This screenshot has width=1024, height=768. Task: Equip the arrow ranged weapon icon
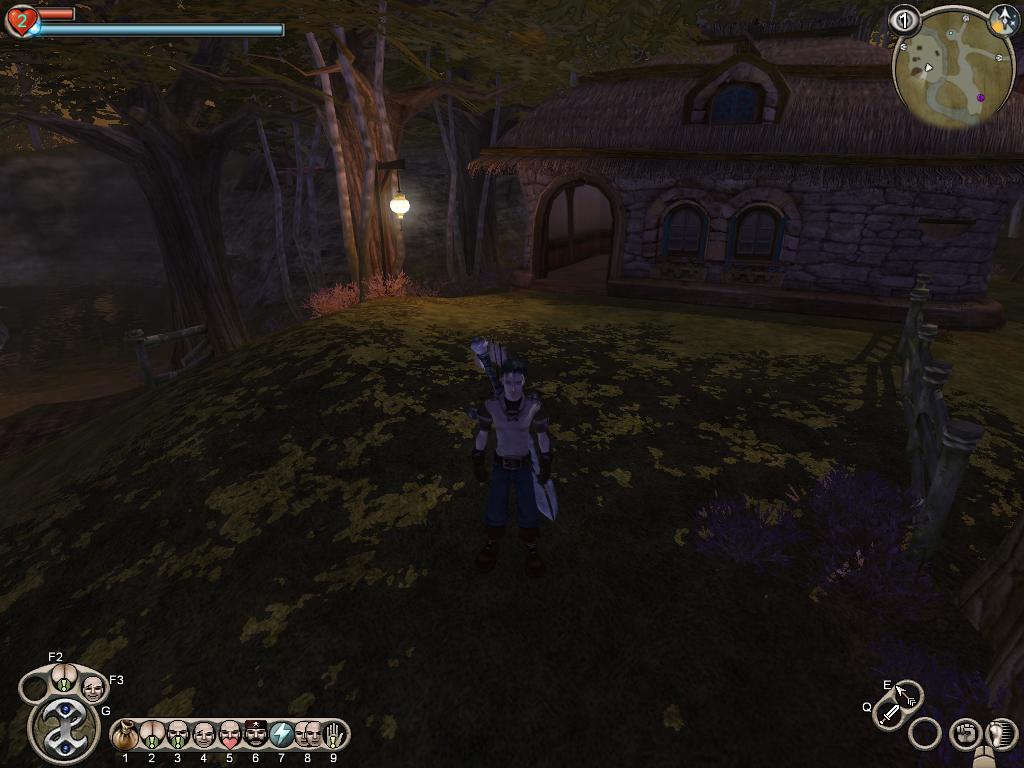coord(909,694)
